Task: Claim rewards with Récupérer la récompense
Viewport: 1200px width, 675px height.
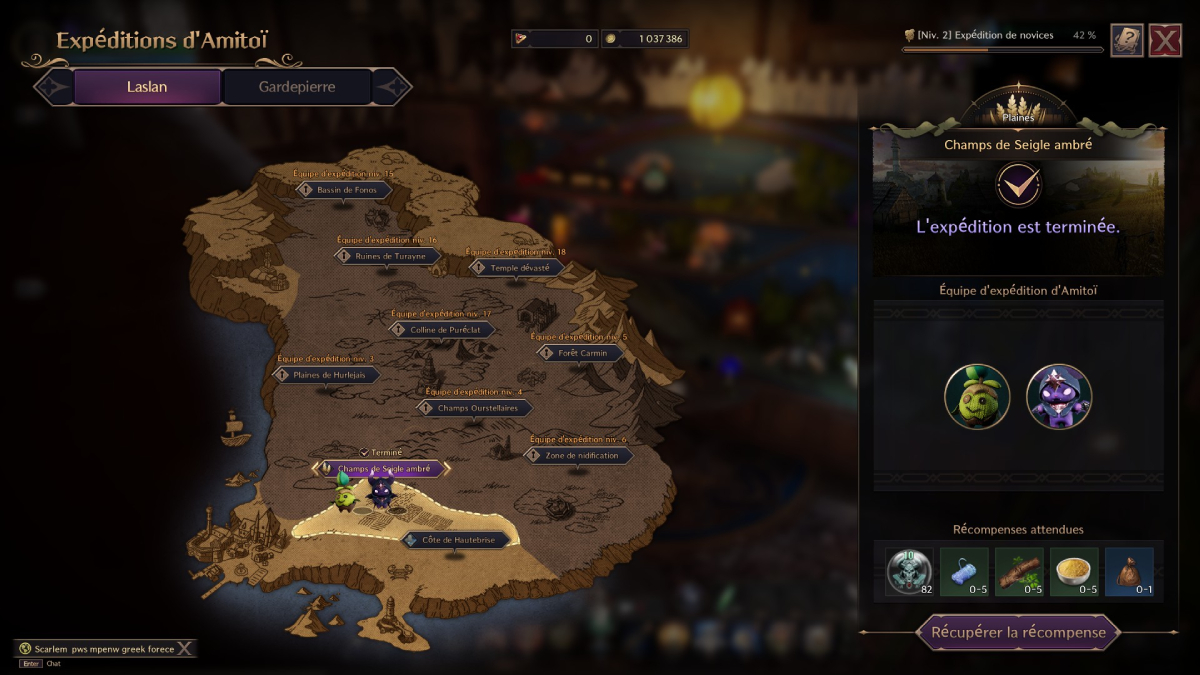Action: 1018,633
